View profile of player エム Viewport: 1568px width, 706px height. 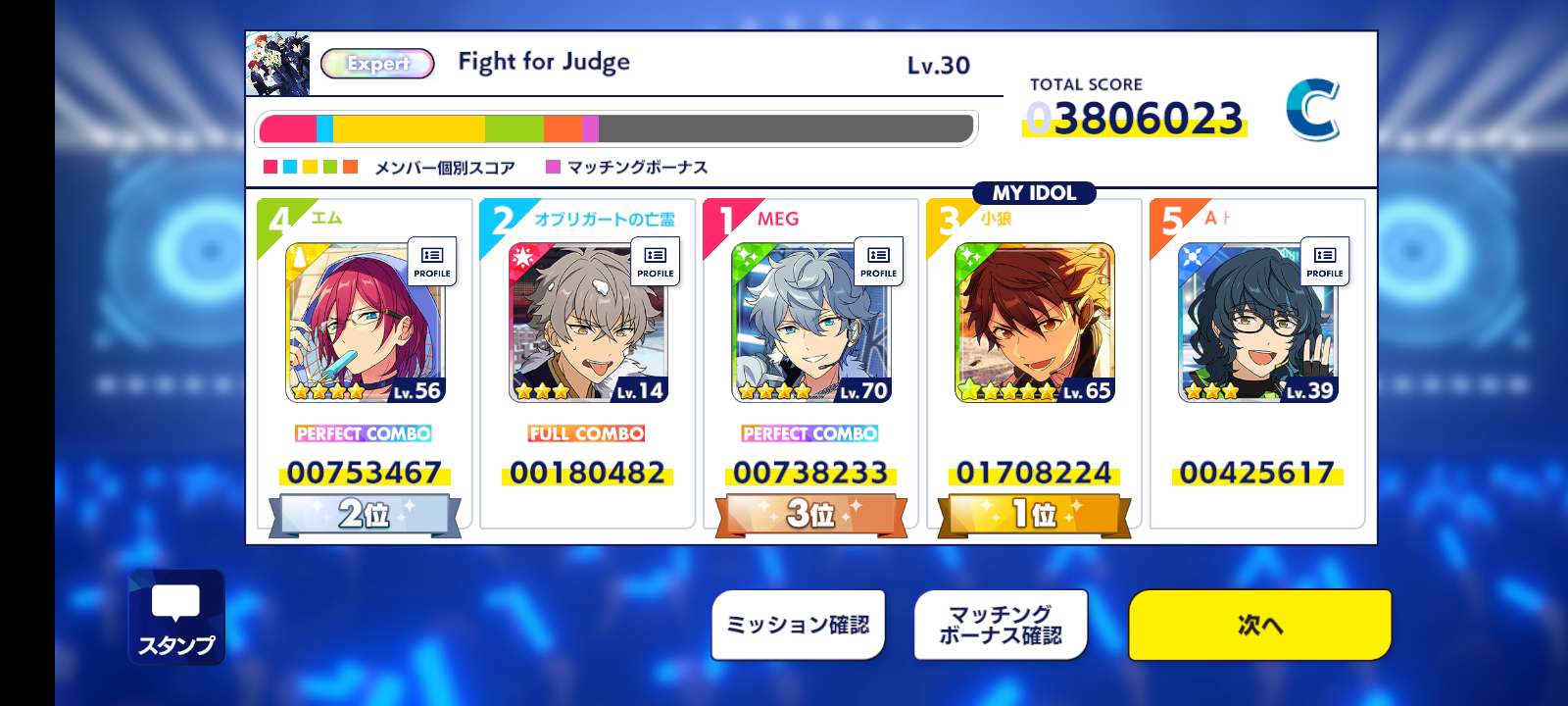(x=432, y=261)
